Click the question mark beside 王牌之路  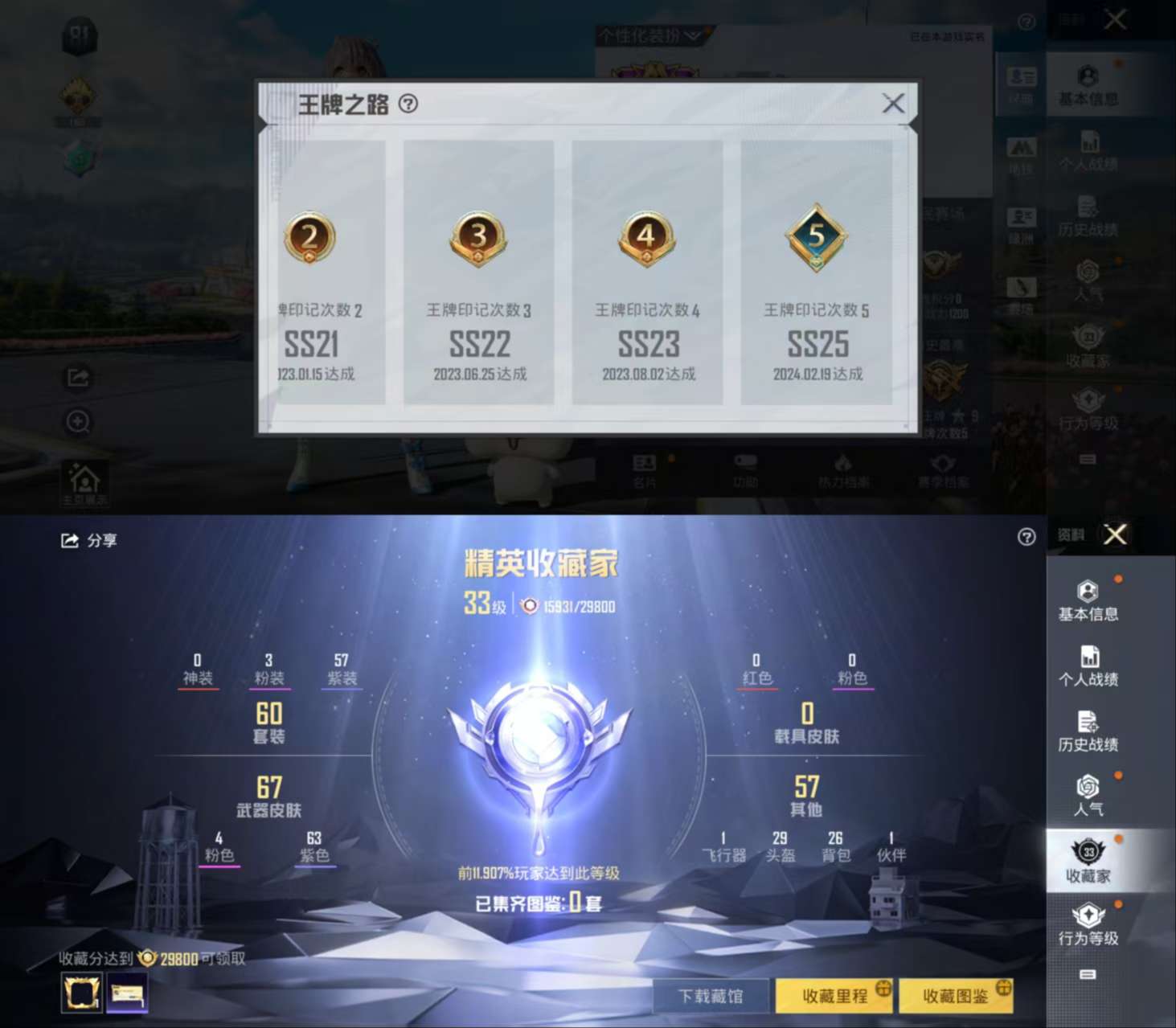coord(408,103)
